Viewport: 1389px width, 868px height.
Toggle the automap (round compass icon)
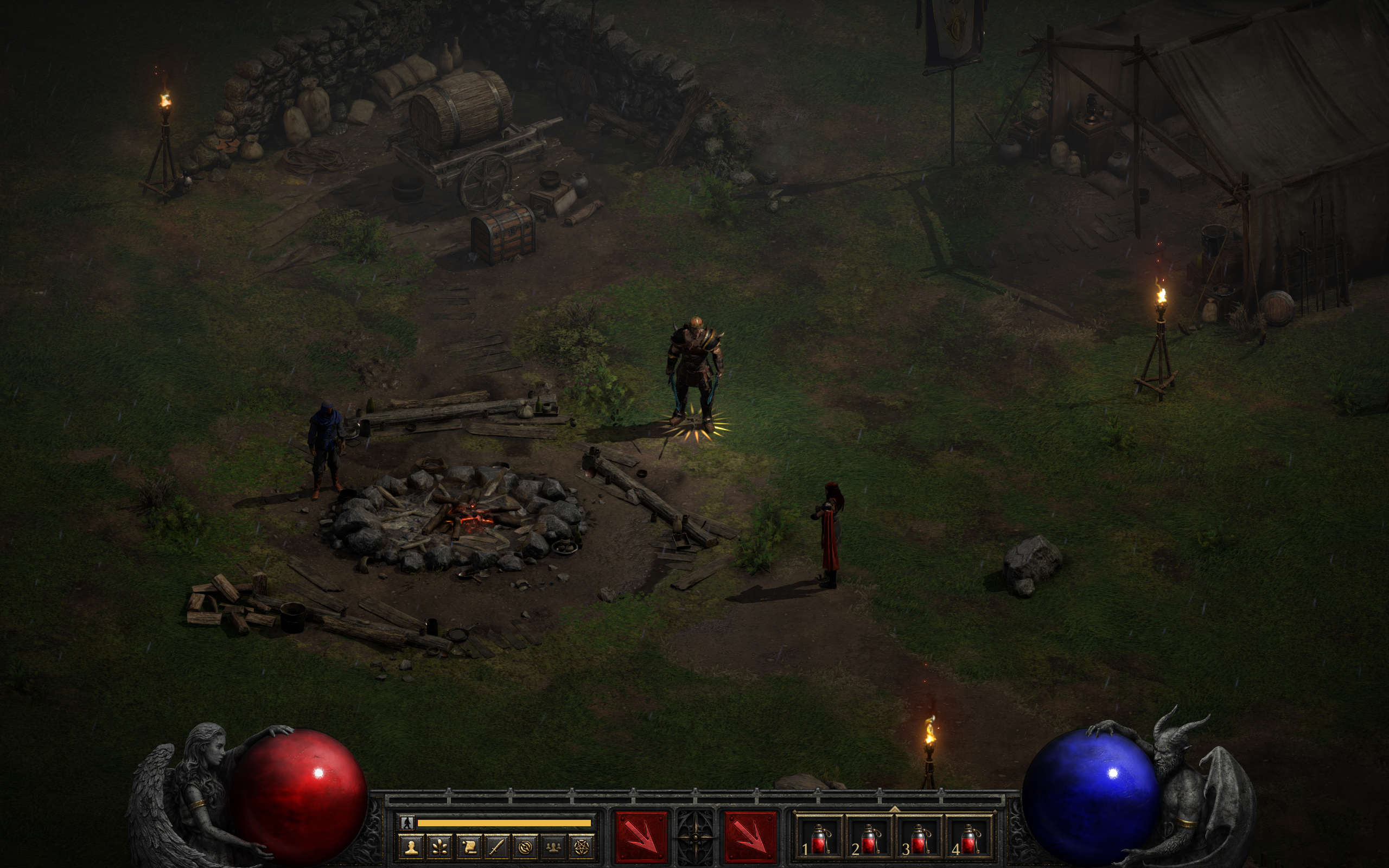point(525,847)
